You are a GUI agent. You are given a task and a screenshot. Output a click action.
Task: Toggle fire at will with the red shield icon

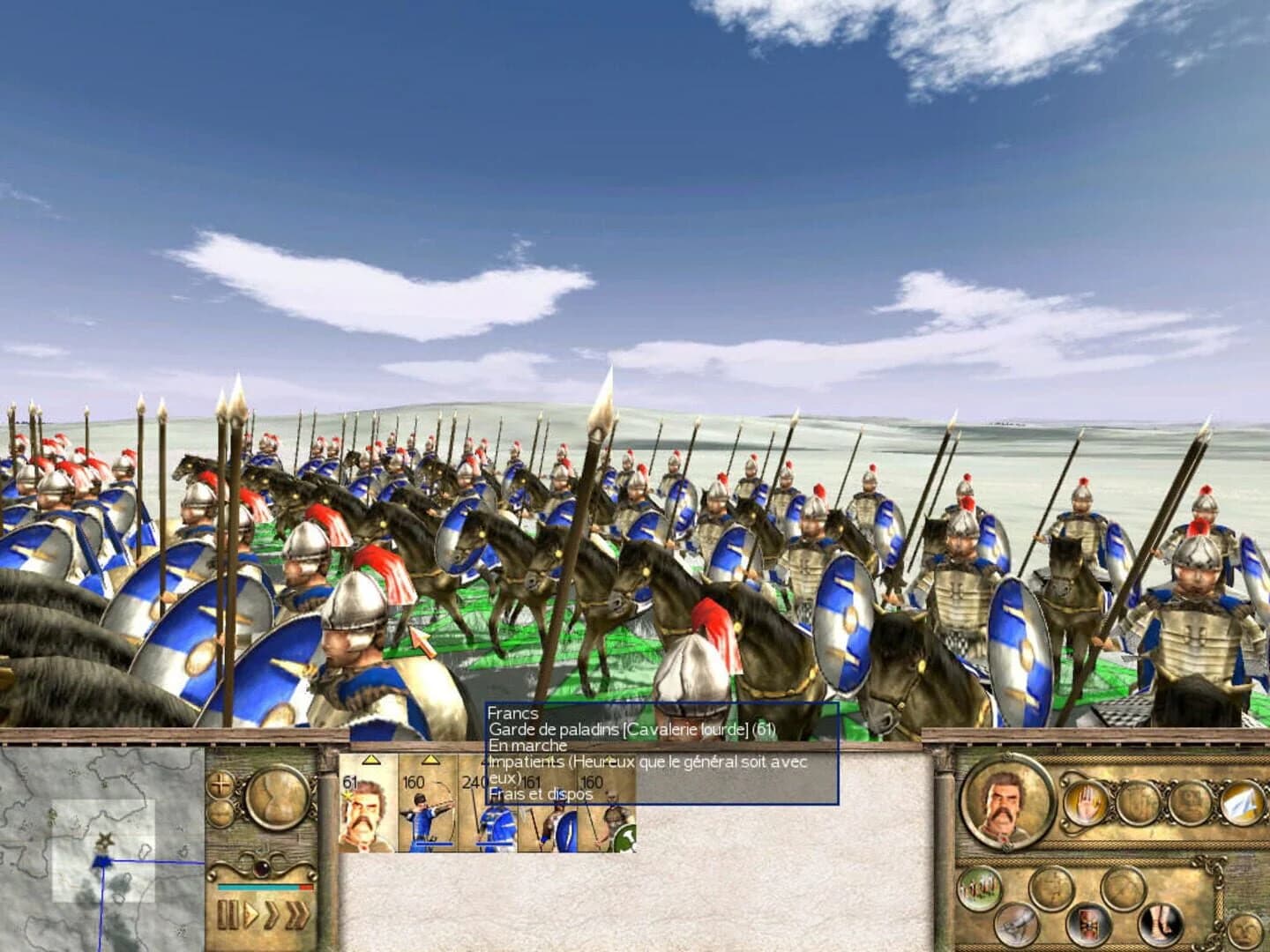pyautogui.click(x=1088, y=923)
